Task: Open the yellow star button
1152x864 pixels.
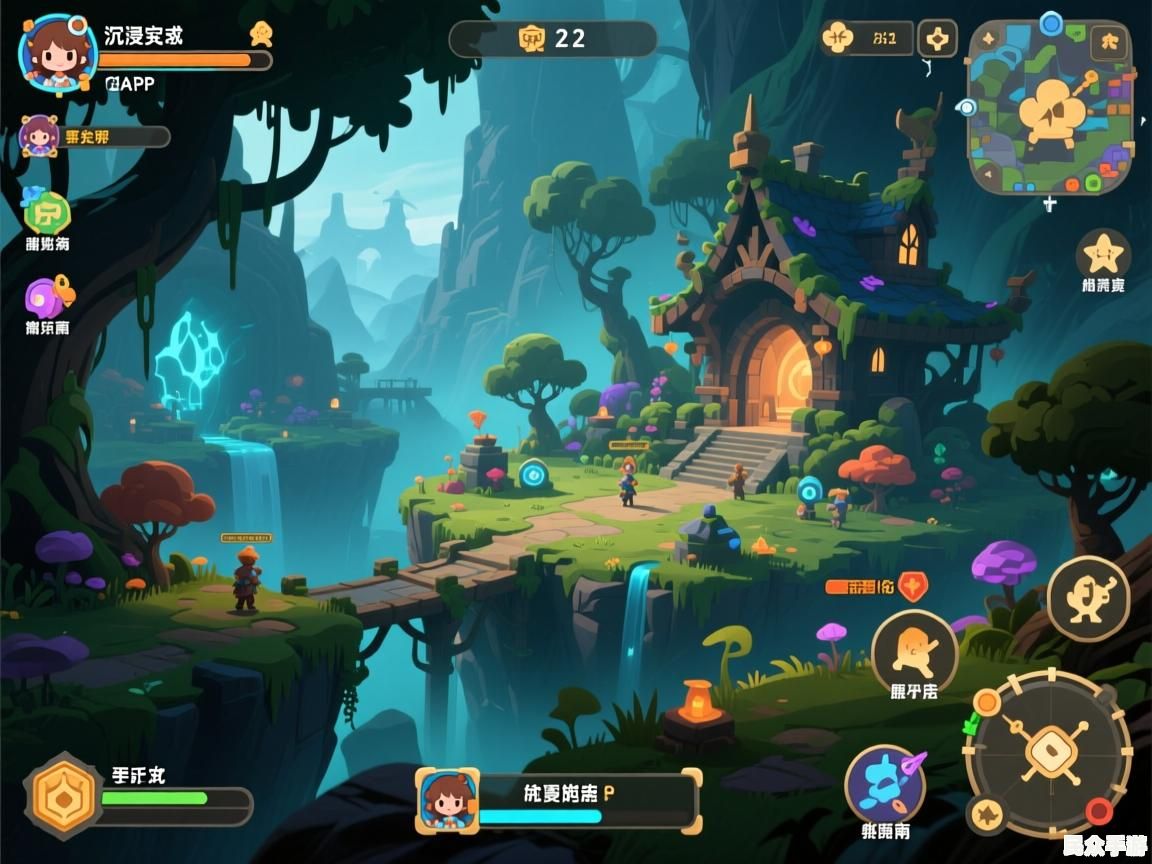Action: [1103, 254]
